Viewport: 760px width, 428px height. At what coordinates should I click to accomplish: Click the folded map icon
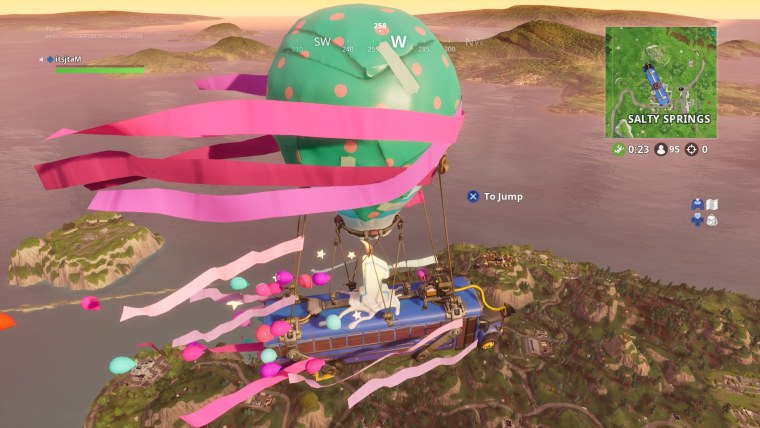[x=713, y=204]
